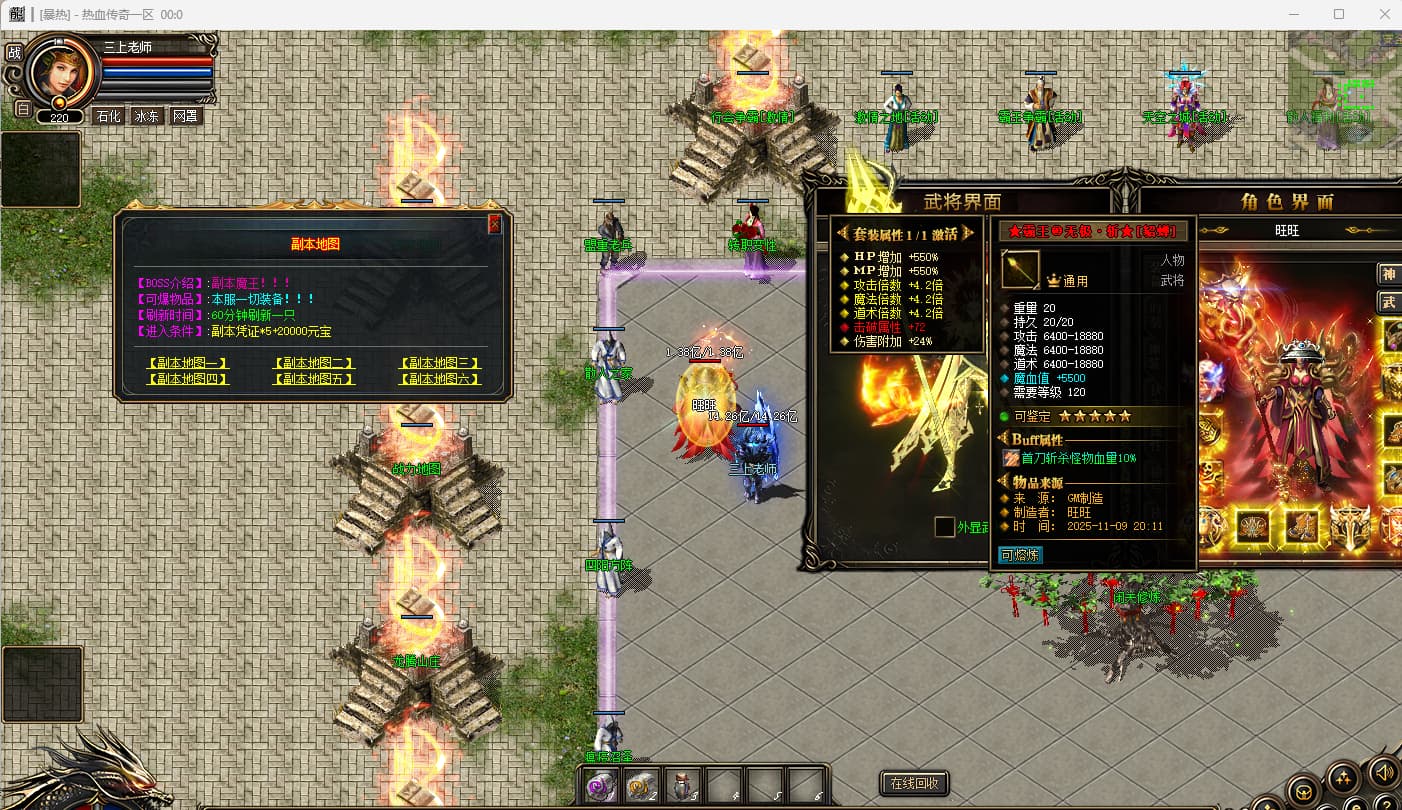The height and width of the screenshot is (810, 1402).
Task: Toggle the 冰冻 status button
Action: click(146, 116)
